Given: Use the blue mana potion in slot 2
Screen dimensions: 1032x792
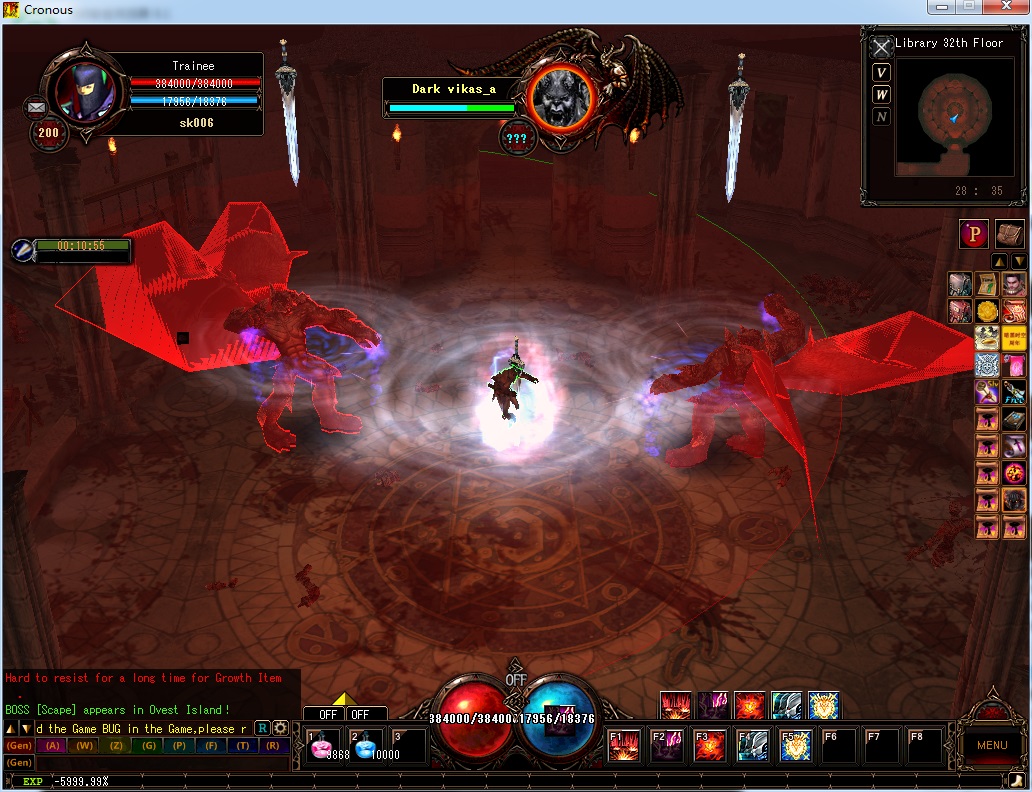Looking at the screenshot, I should point(368,746).
